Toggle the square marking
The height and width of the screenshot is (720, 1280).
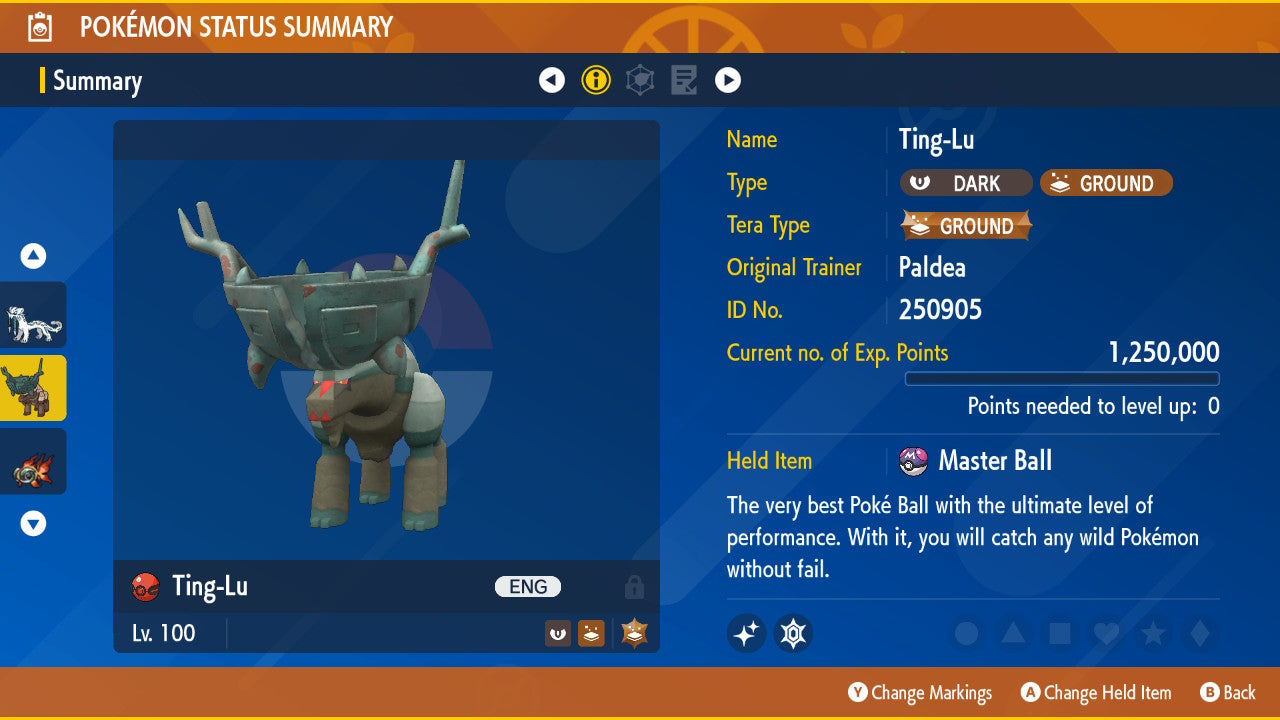1060,633
